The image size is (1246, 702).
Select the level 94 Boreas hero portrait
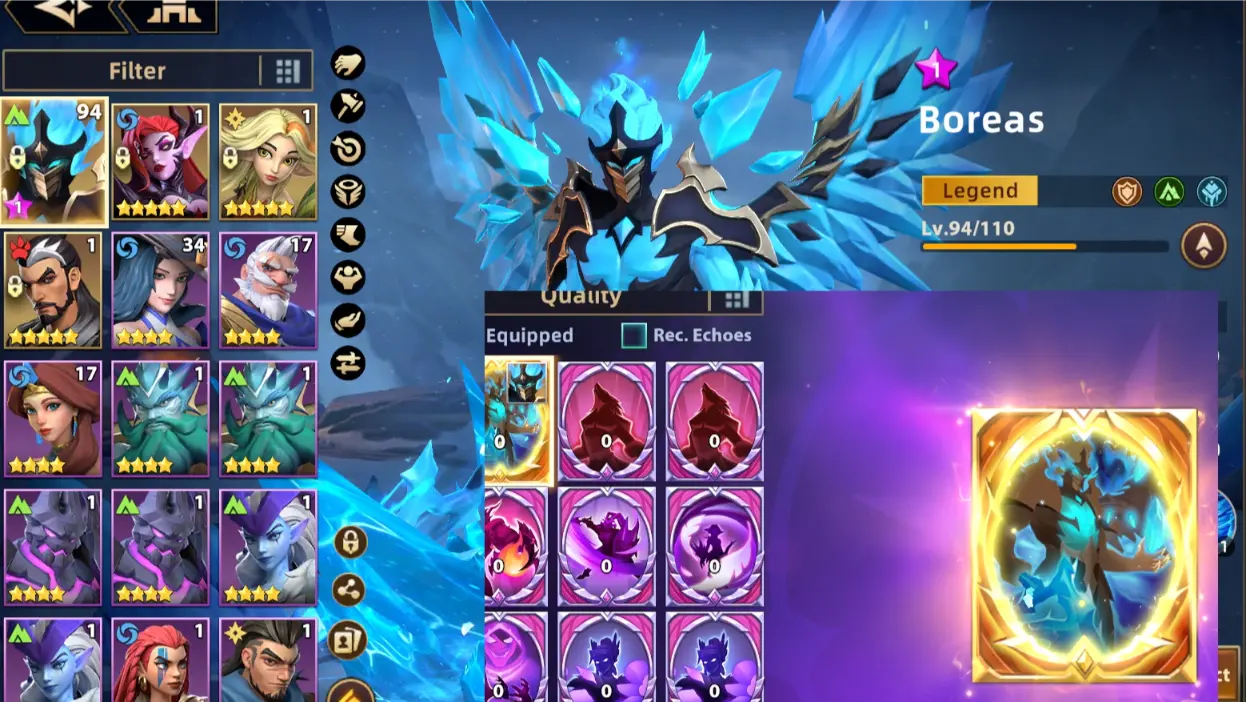(54, 161)
